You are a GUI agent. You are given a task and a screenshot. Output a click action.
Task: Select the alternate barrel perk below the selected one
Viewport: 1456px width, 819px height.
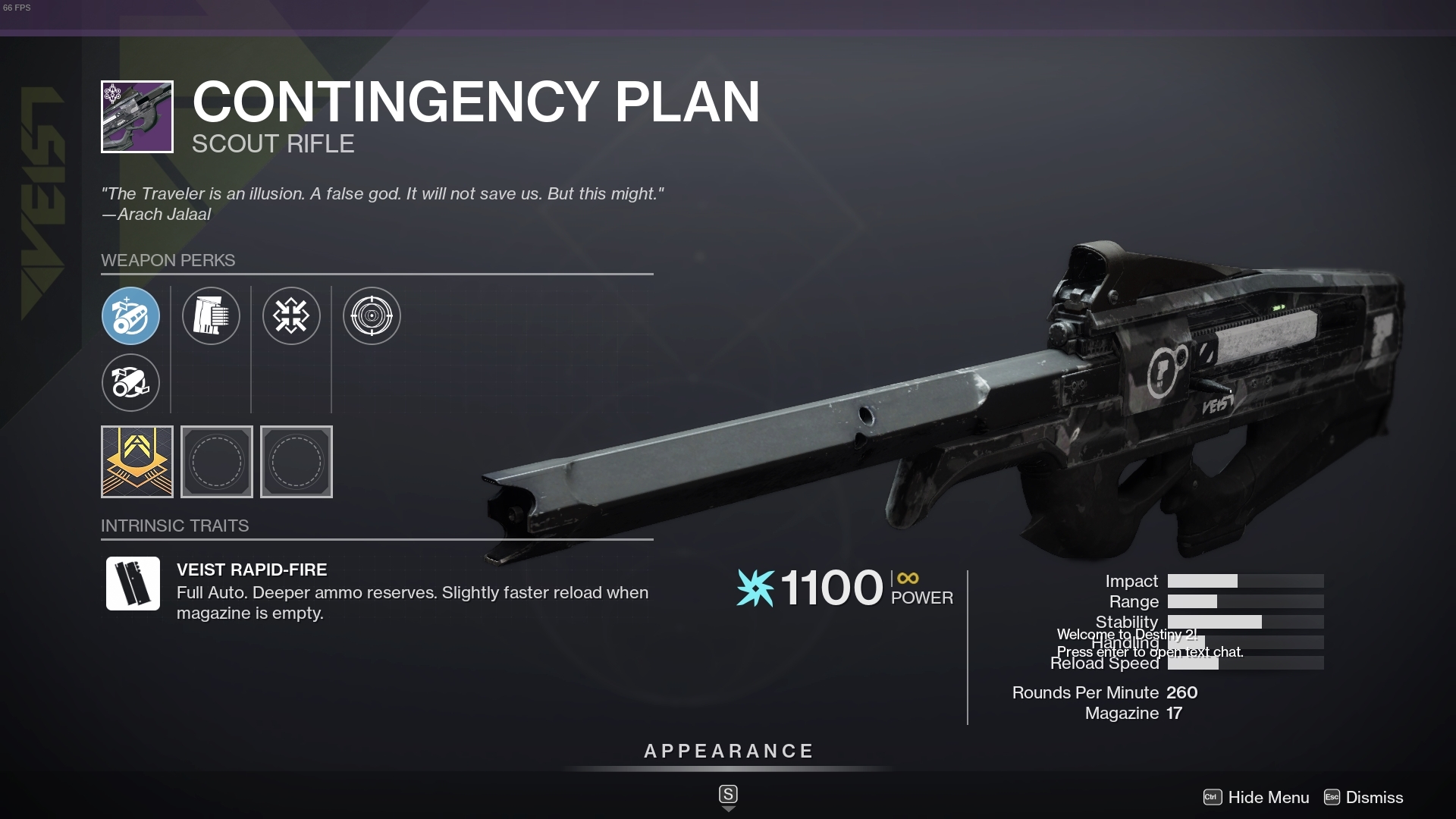[x=130, y=383]
